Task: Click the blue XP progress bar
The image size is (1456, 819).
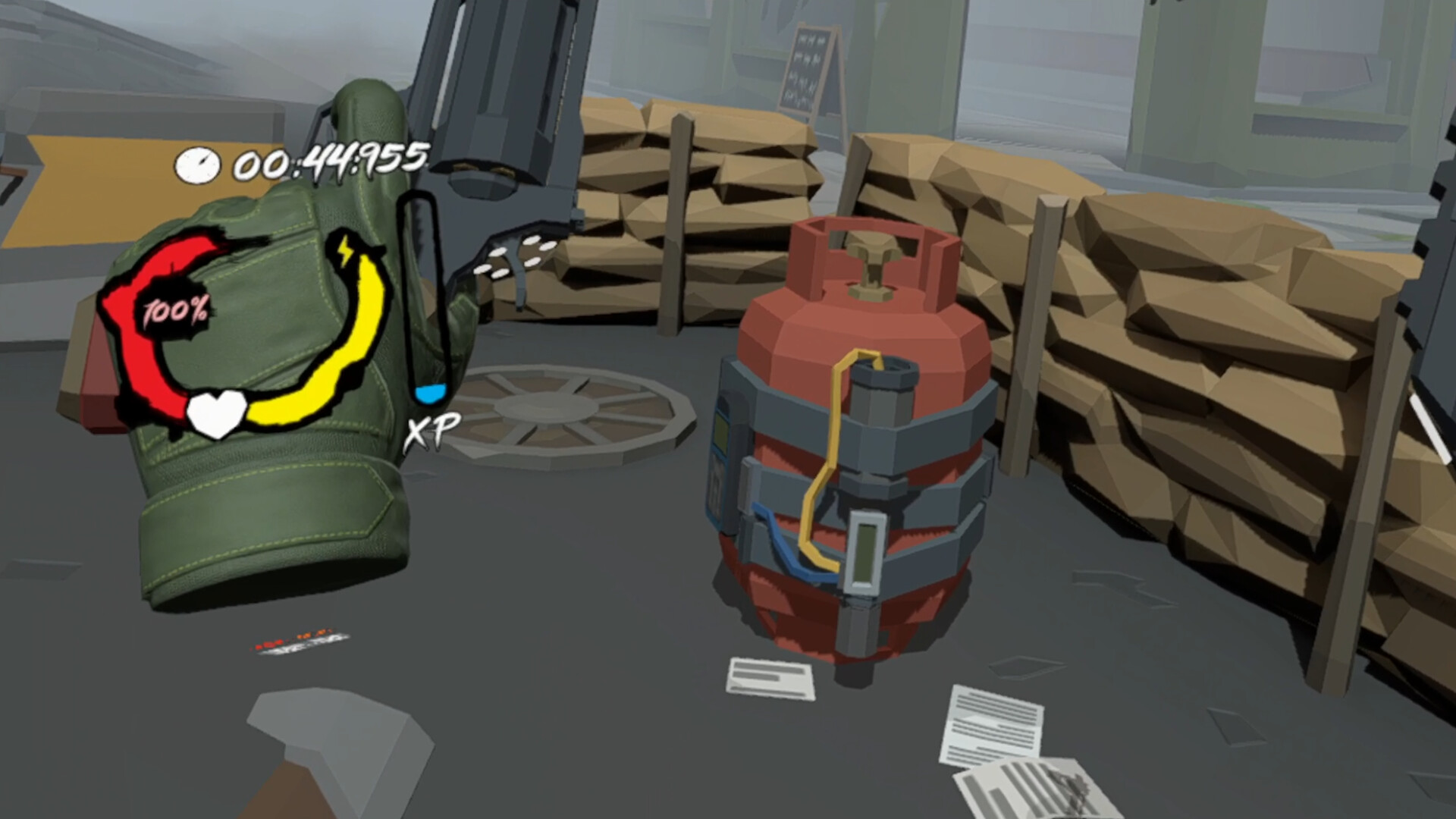Action: pos(429,394)
